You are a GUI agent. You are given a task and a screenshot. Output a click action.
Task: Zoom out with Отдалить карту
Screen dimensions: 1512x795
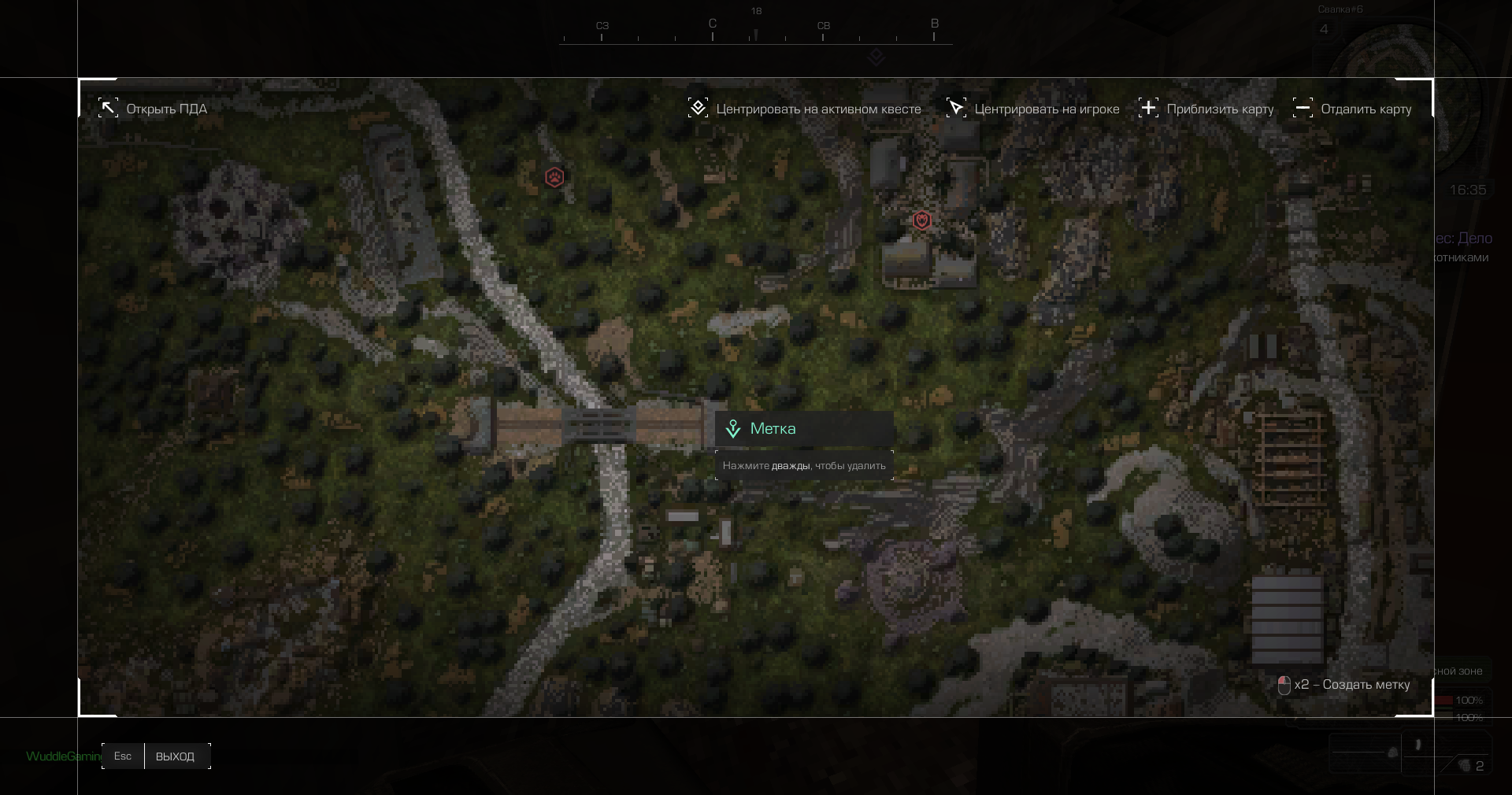pos(1352,109)
